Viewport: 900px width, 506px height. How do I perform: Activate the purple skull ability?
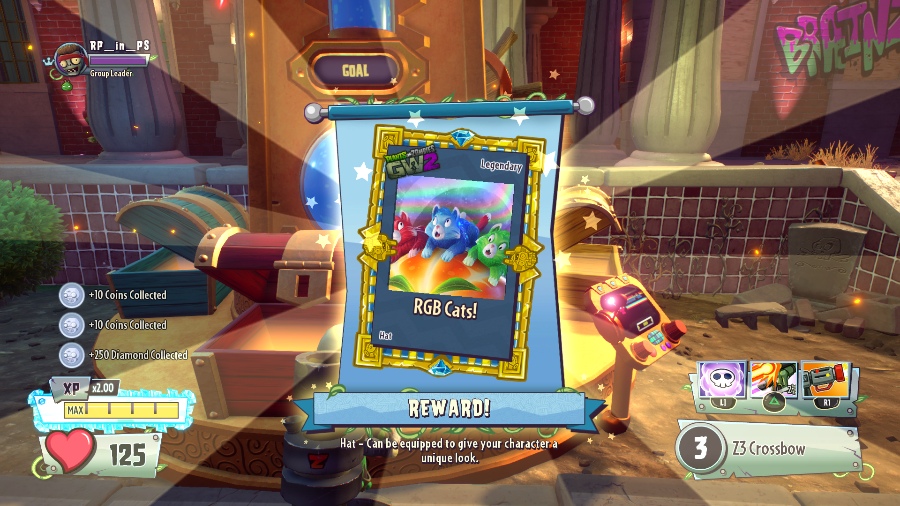tap(720, 381)
